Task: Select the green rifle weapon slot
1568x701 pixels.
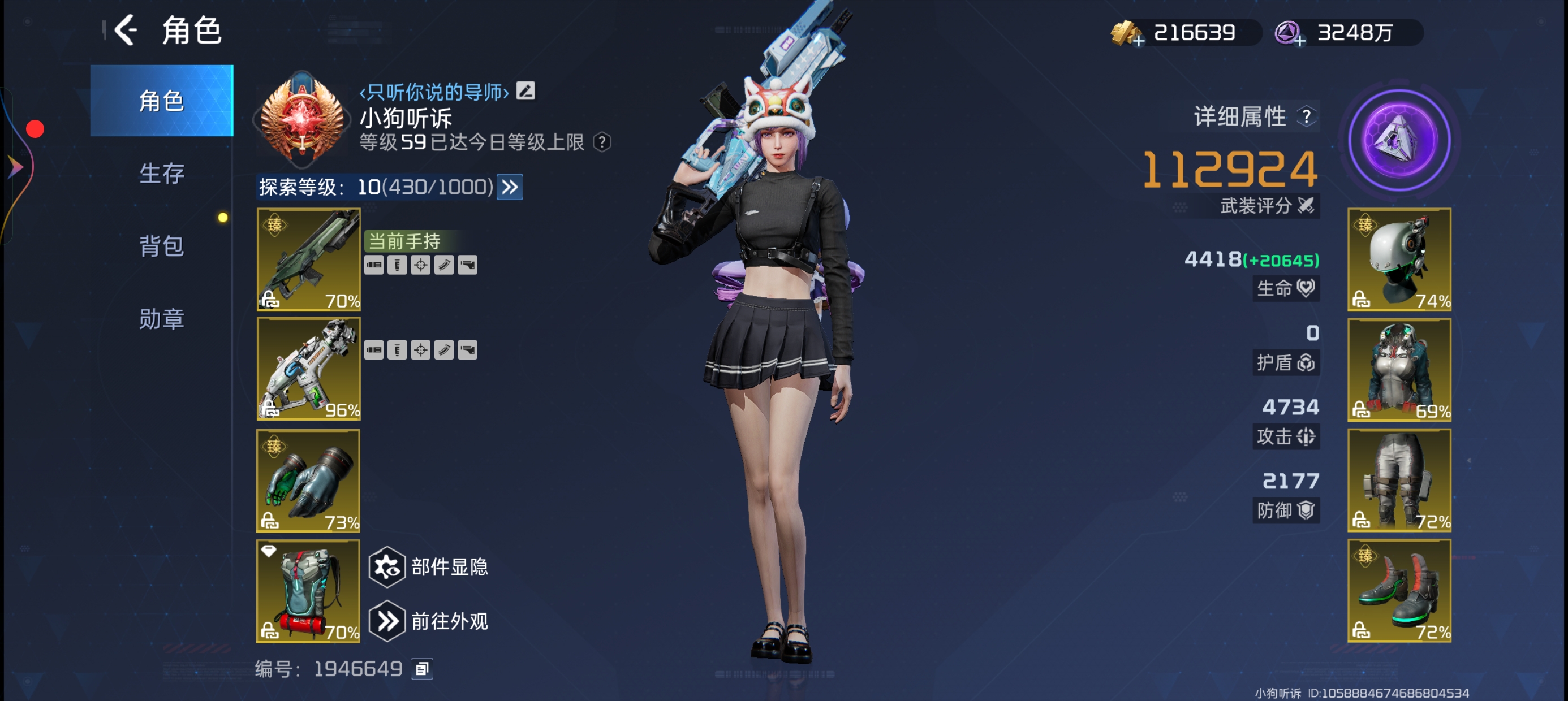Action: (x=308, y=260)
